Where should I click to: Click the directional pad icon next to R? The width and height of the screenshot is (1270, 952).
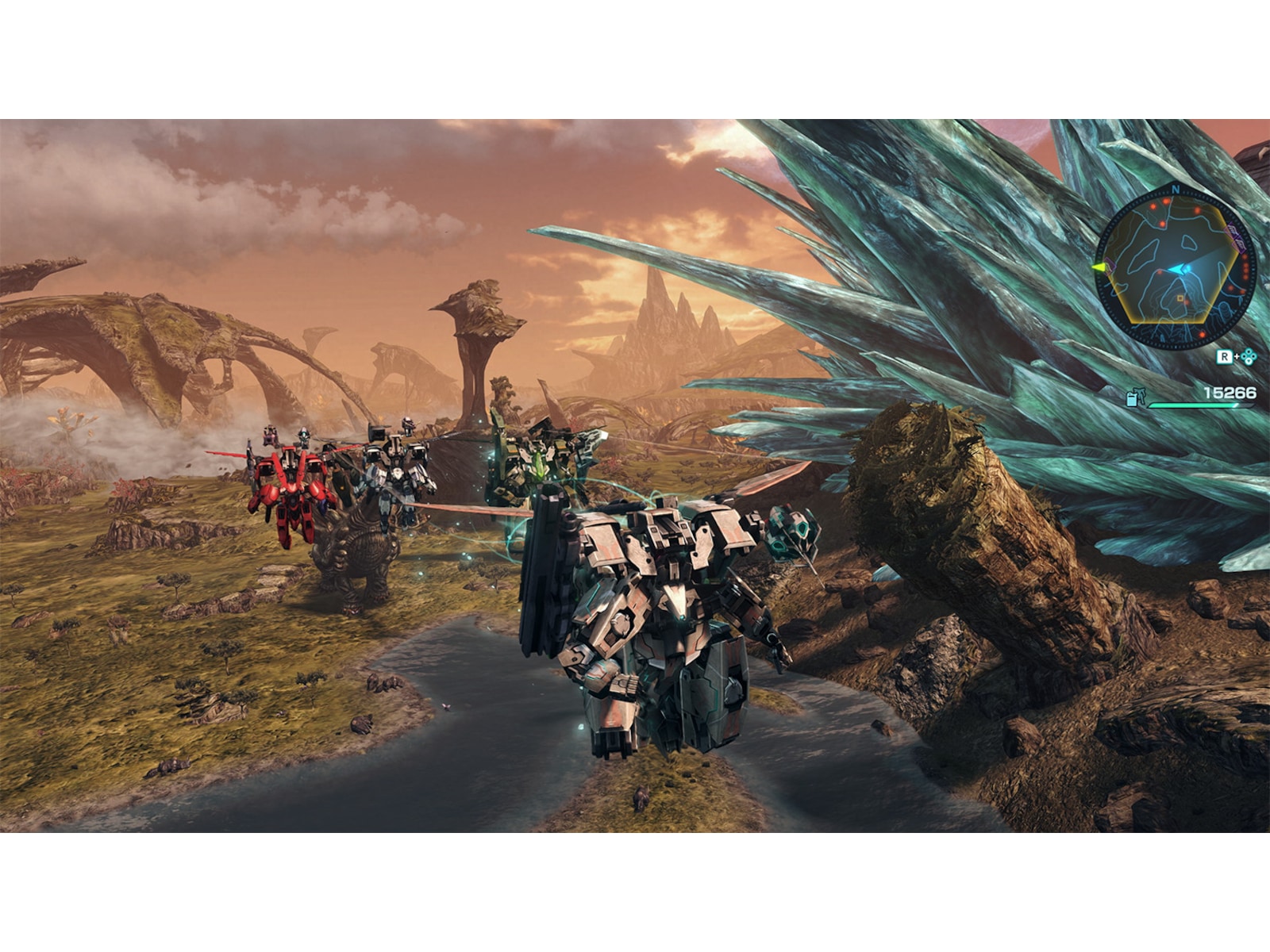point(1249,358)
